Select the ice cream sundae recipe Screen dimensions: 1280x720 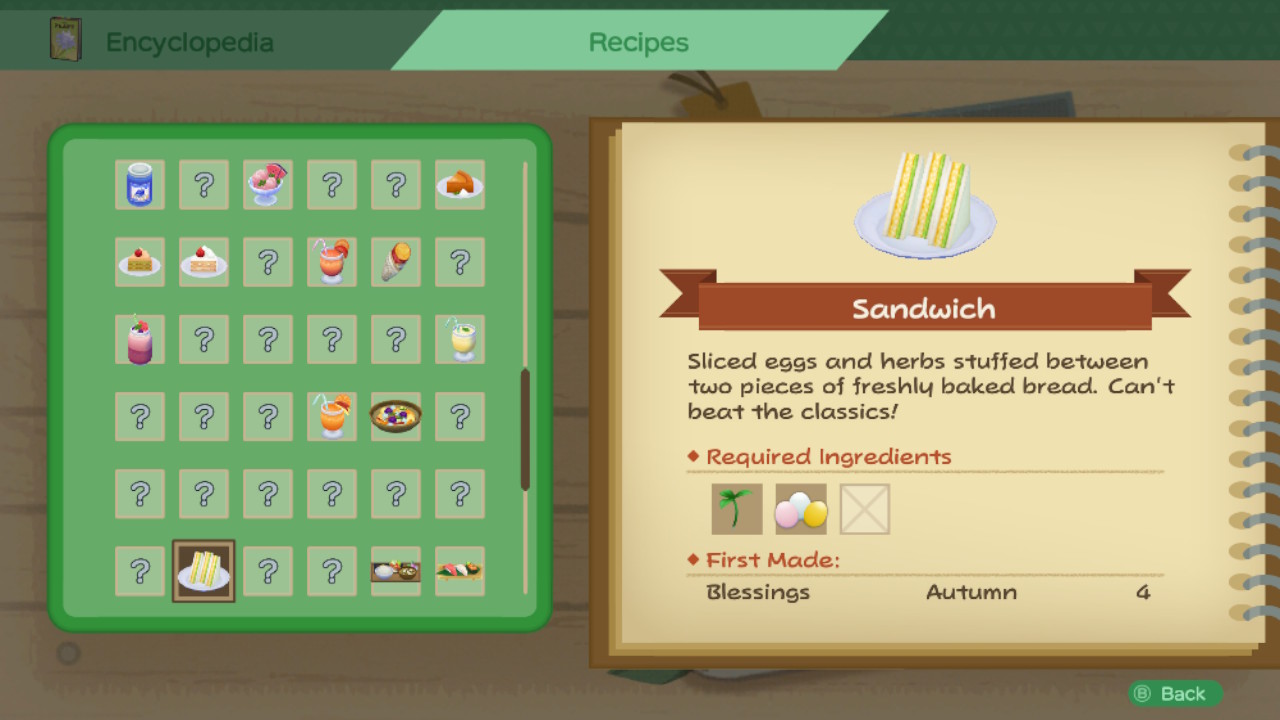pyautogui.click(x=268, y=185)
